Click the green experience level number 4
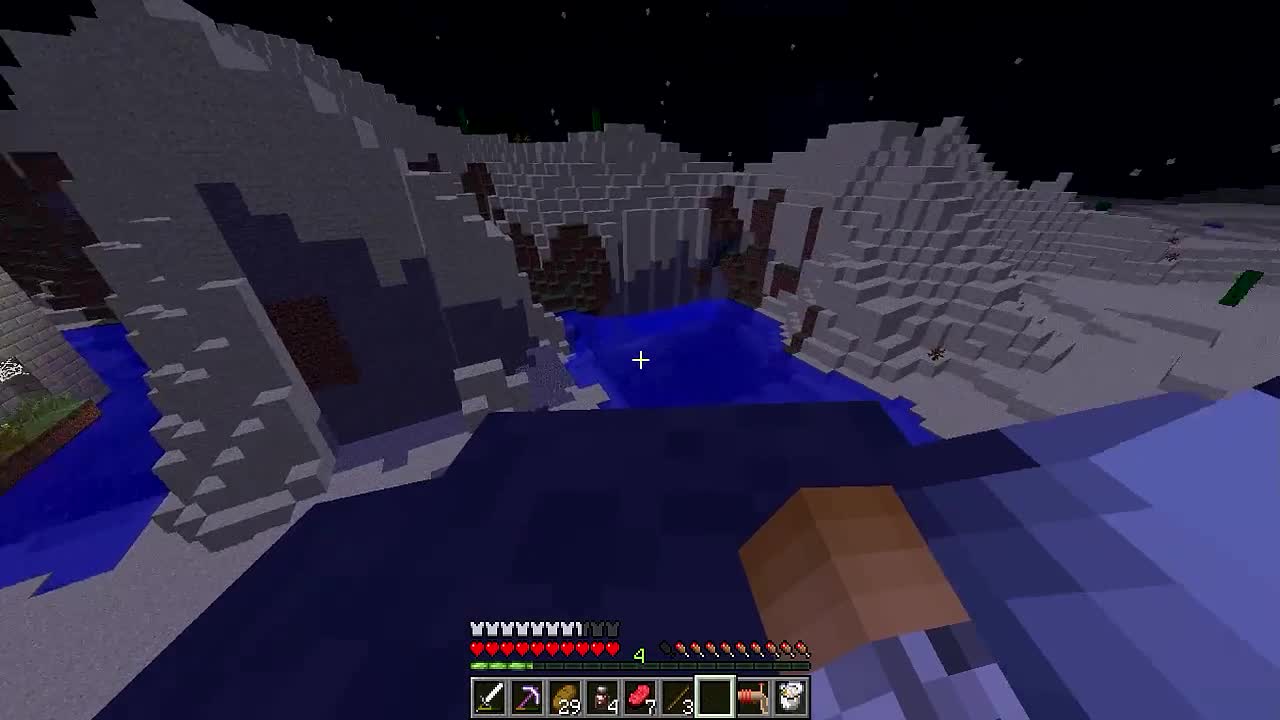 (x=640, y=653)
